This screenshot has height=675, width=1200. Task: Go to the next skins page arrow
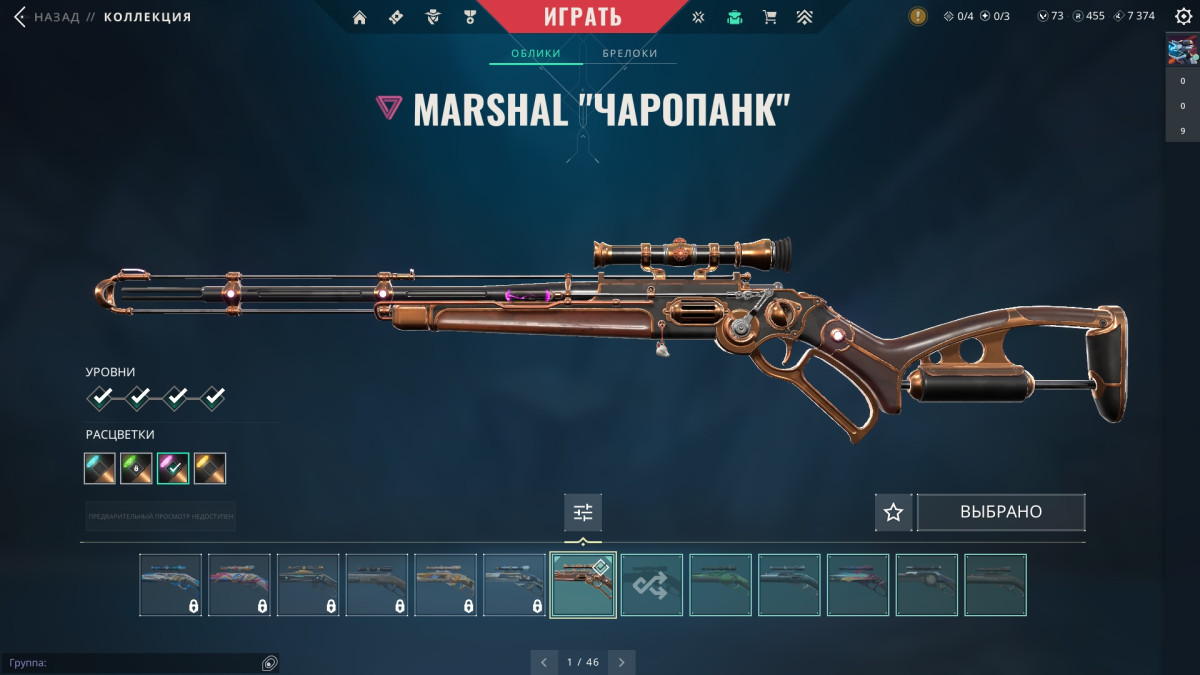click(x=622, y=662)
